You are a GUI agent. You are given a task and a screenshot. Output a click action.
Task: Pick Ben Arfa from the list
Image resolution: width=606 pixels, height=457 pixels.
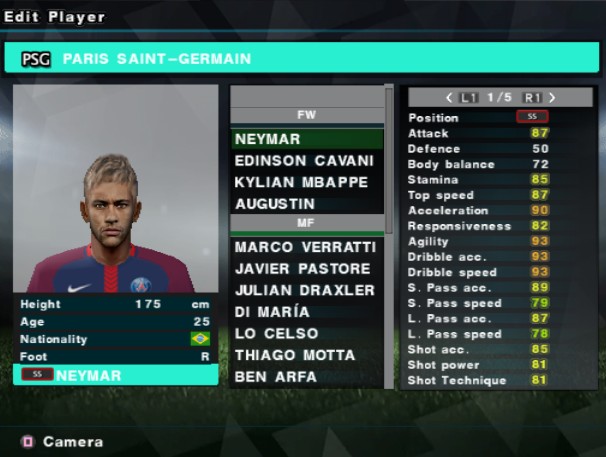(305, 377)
